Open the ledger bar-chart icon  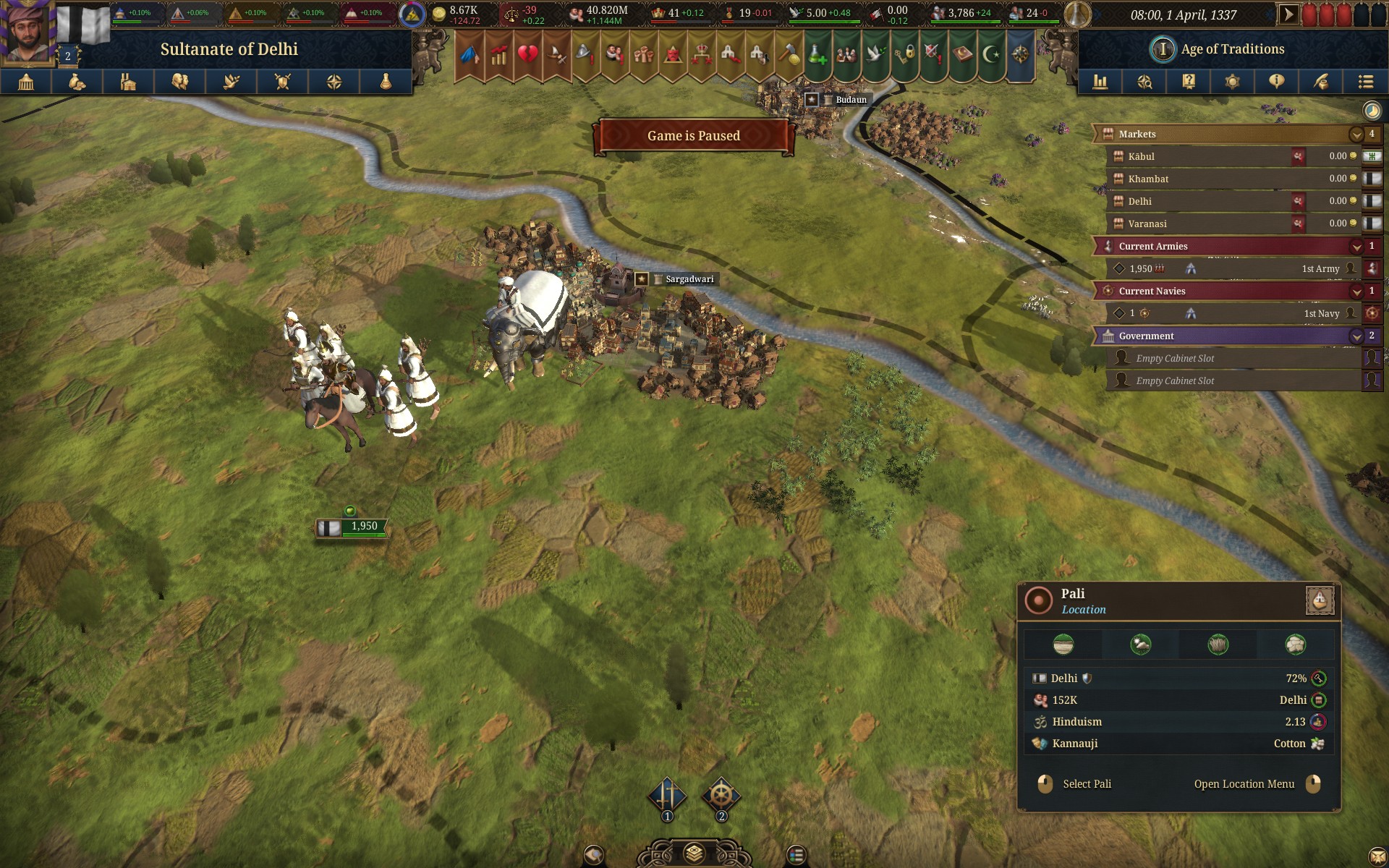tap(1100, 82)
